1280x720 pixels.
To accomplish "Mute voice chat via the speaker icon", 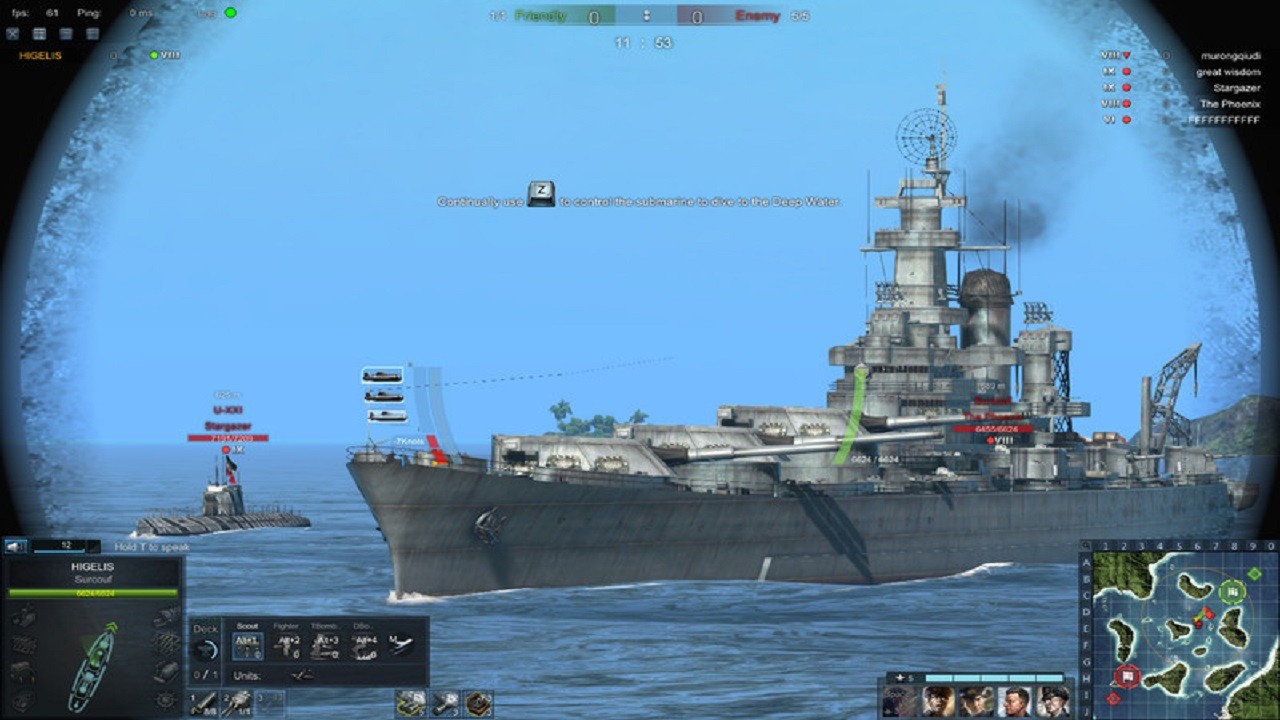I will click(14, 547).
